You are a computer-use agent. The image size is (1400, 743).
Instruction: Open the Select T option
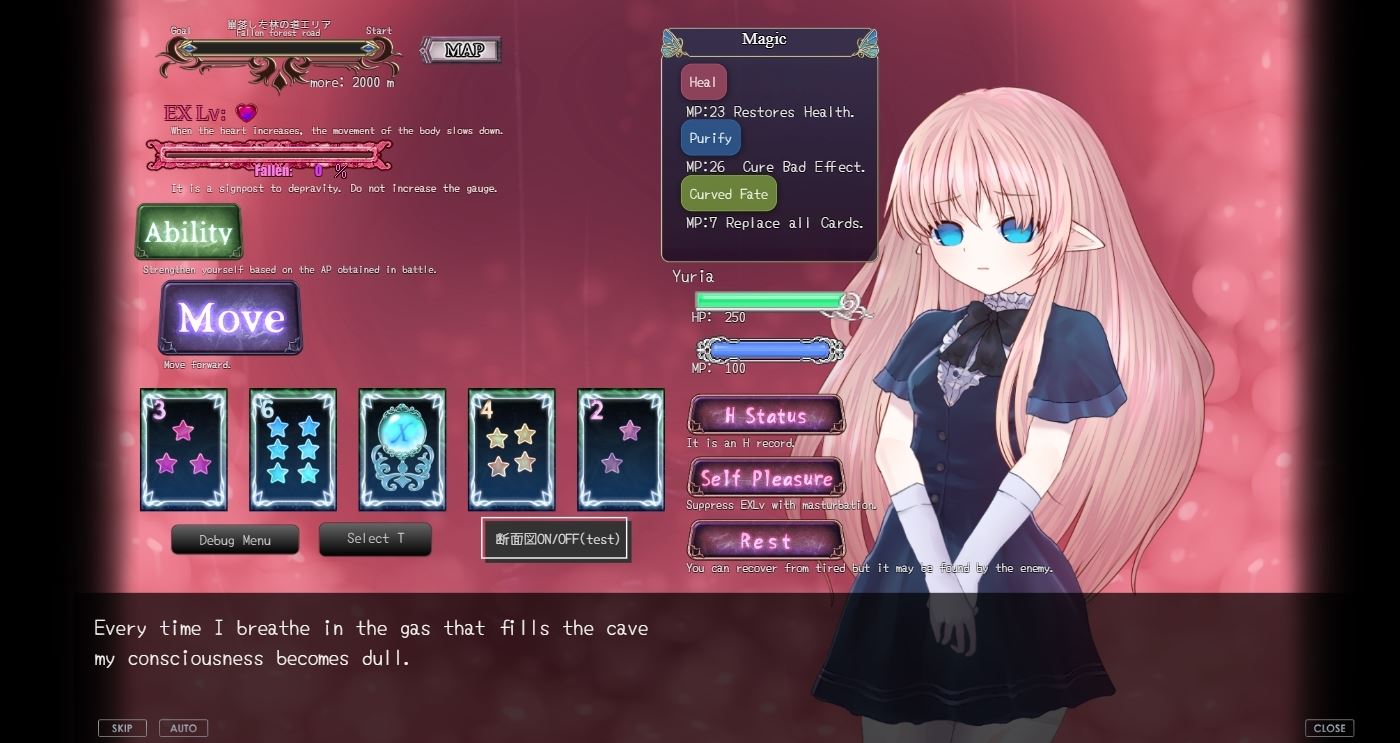click(375, 538)
